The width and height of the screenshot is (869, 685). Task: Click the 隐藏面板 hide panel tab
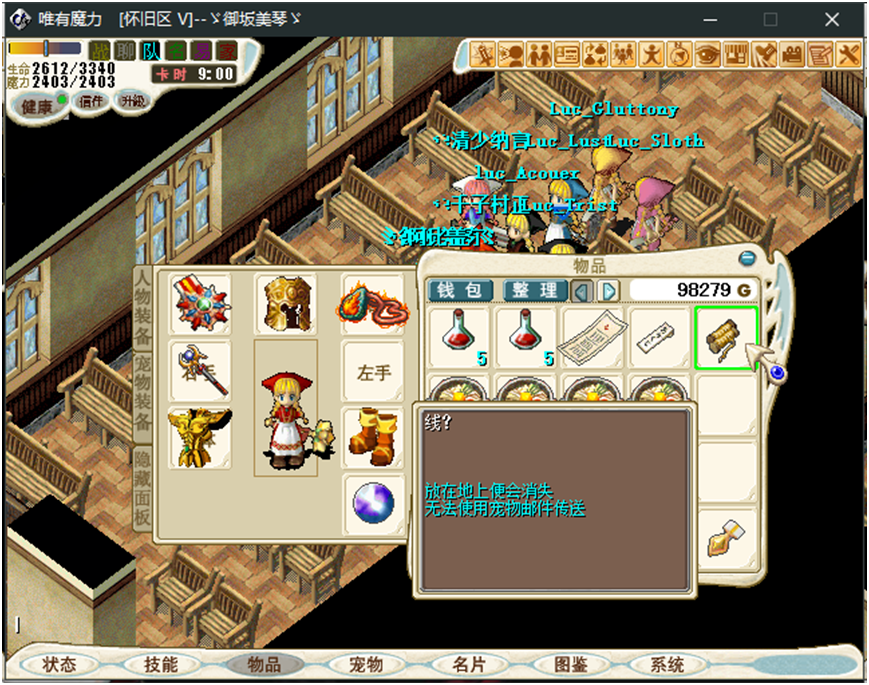pyautogui.click(x=143, y=488)
